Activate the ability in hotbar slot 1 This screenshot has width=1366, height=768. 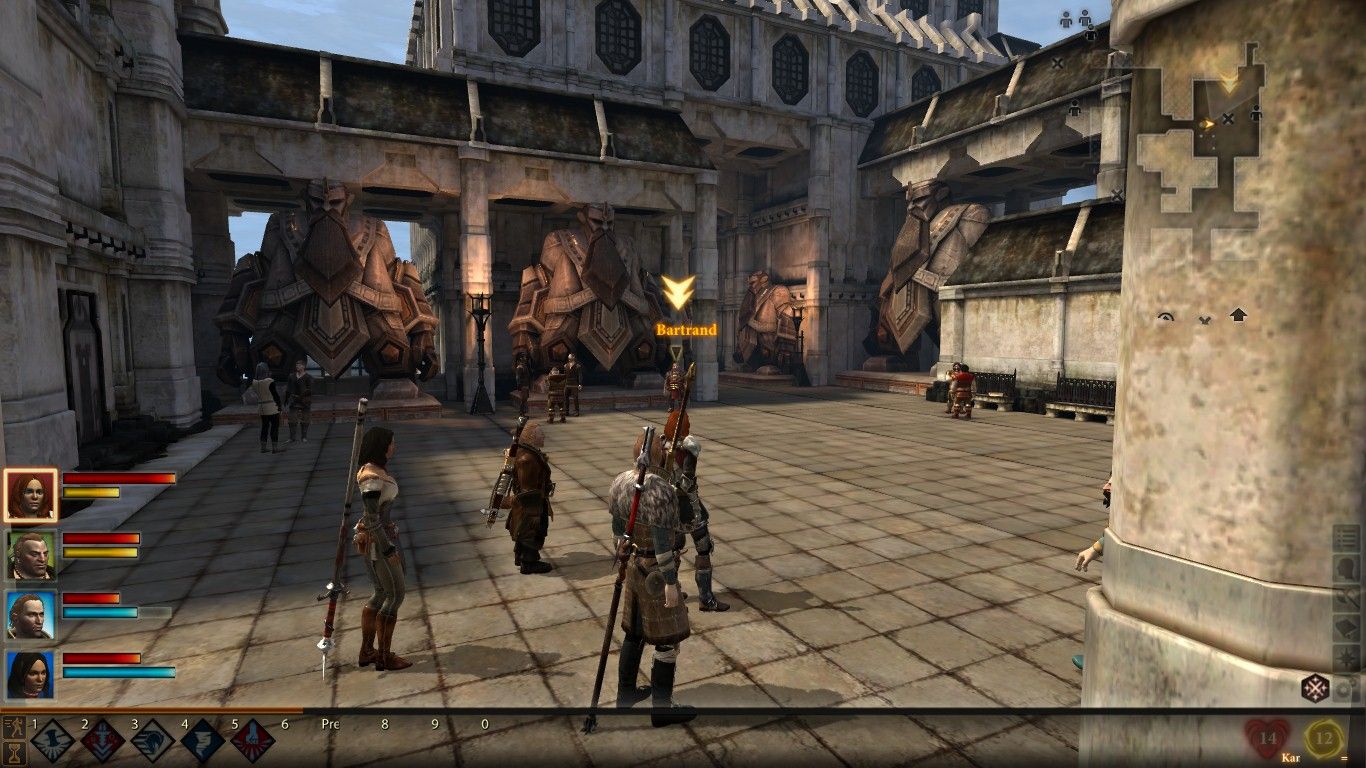pyautogui.click(x=53, y=741)
